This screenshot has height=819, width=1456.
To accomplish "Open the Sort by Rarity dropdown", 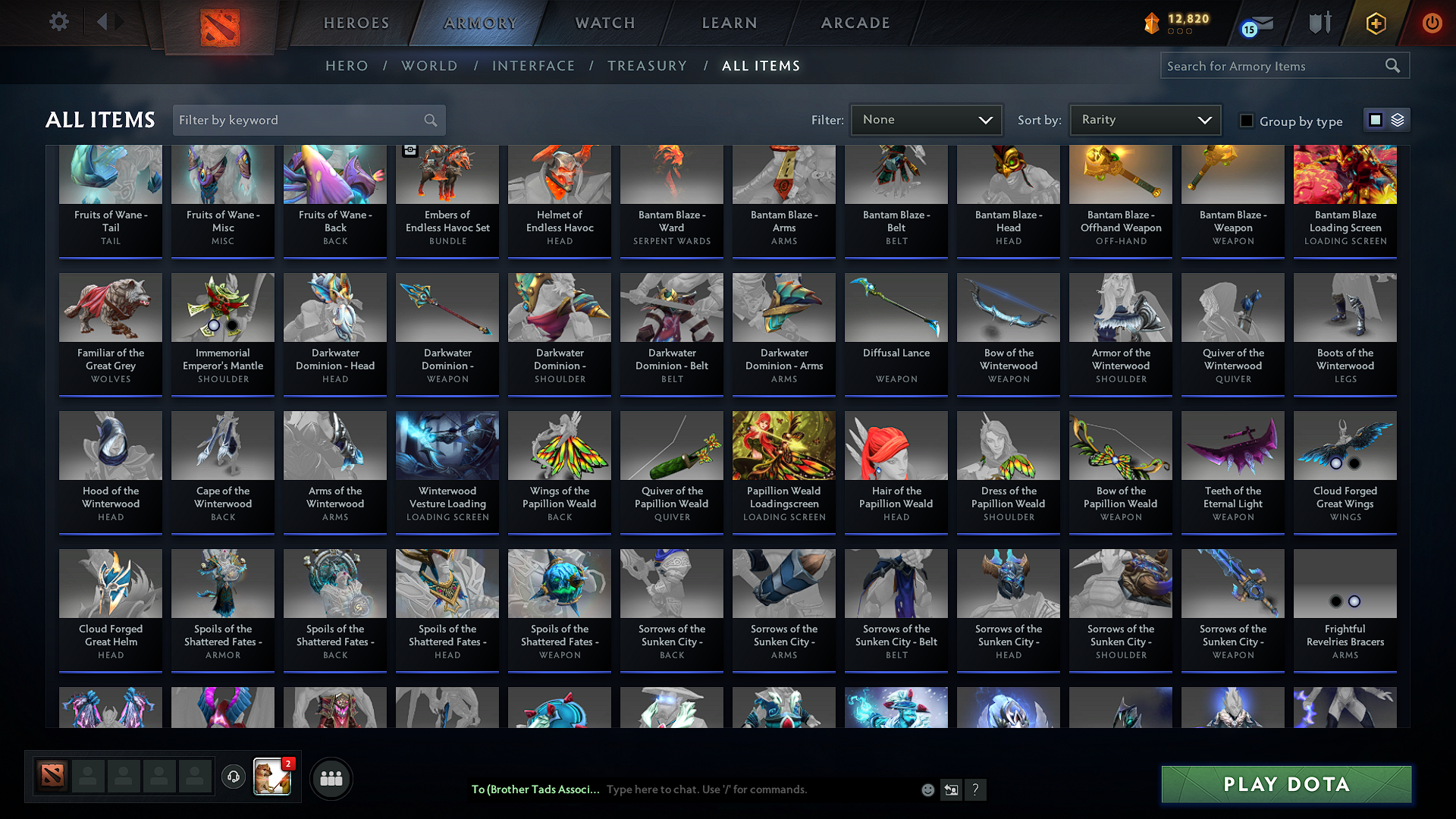I will pos(1144,119).
